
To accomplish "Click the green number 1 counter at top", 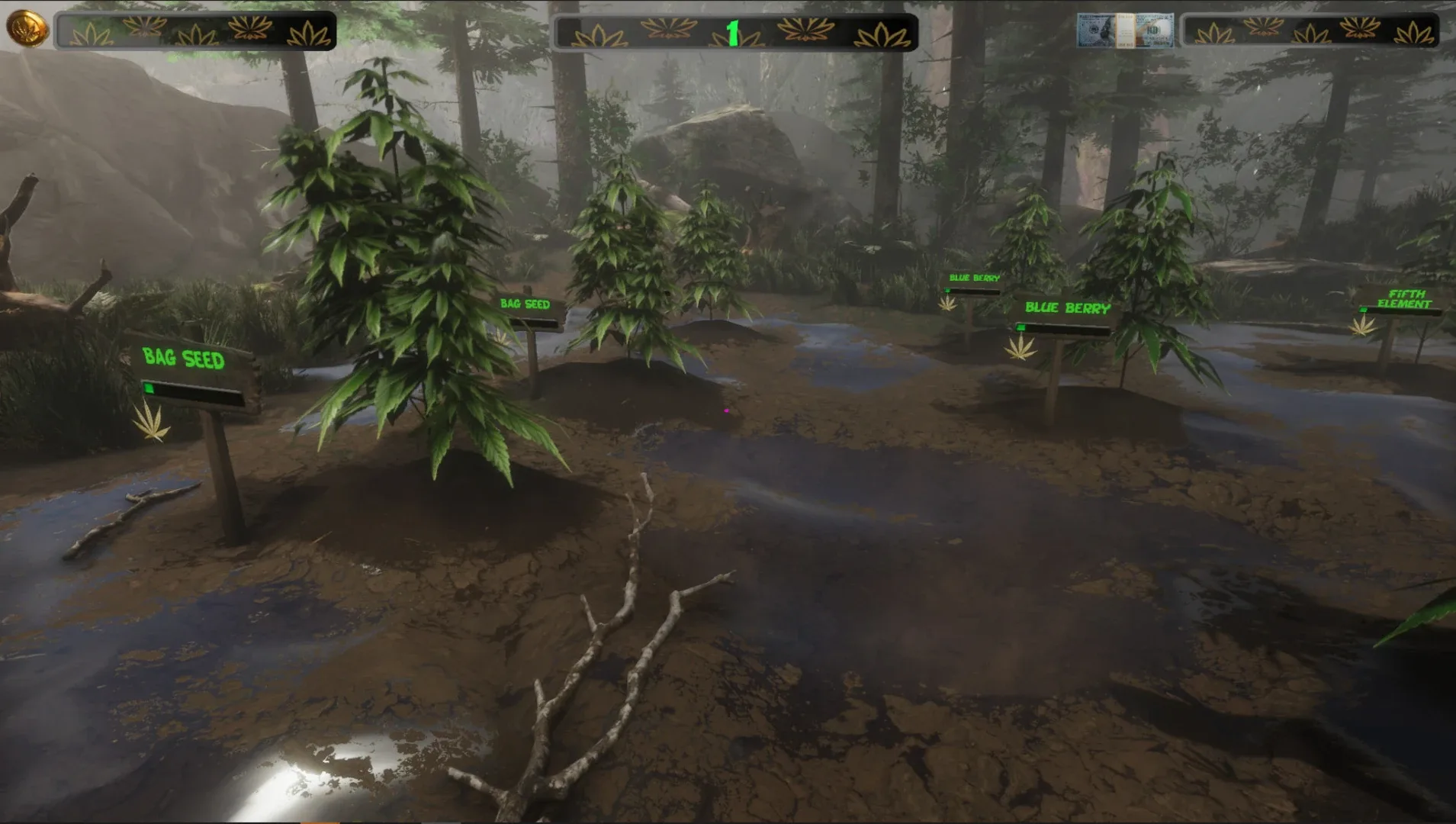I will [x=734, y=32].
